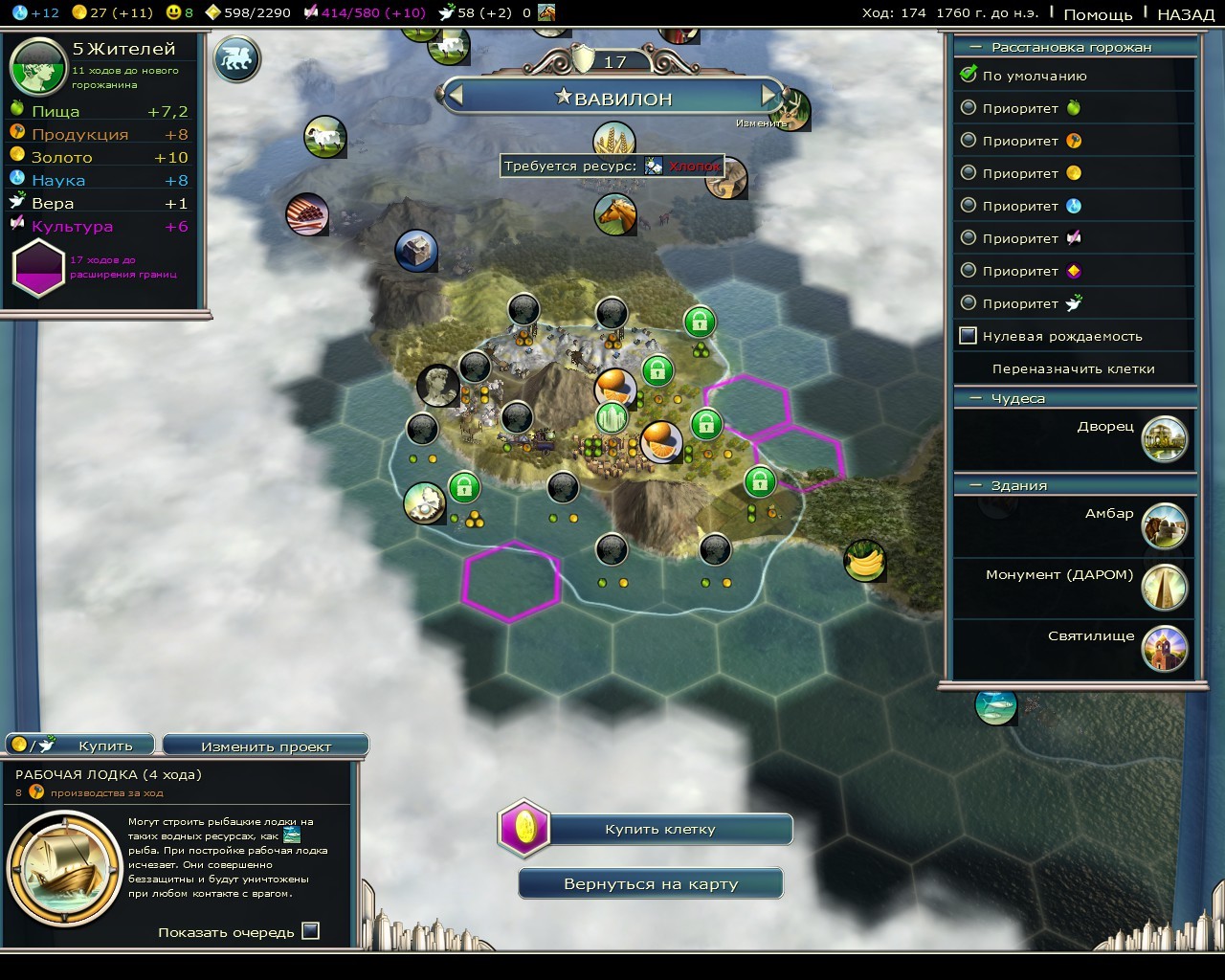Collapse the Чудеса section header
The image size is (1225, 980).
click(x=976, y=398)
